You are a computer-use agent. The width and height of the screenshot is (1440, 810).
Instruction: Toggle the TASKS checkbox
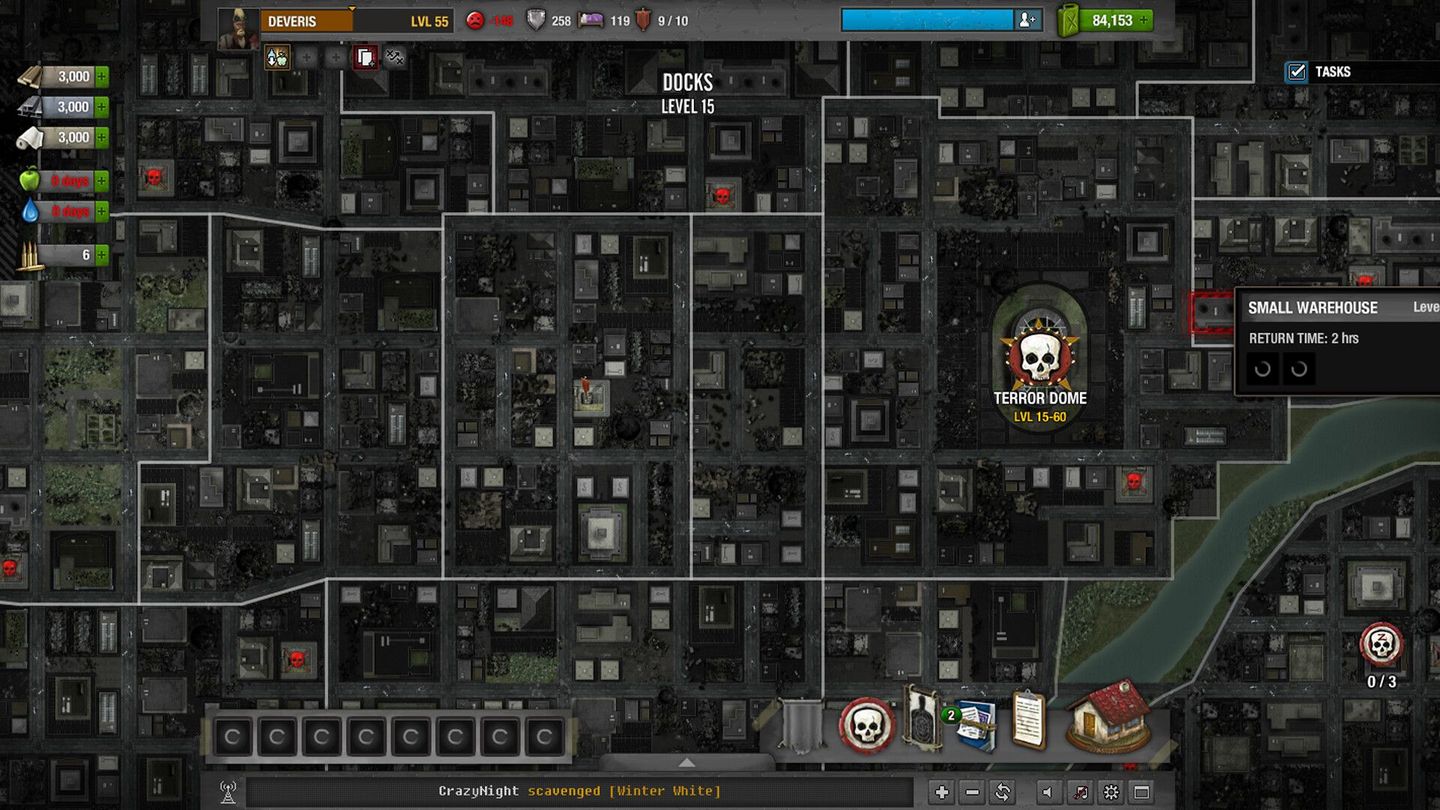pyautogui.click(x=1297, y=71)
